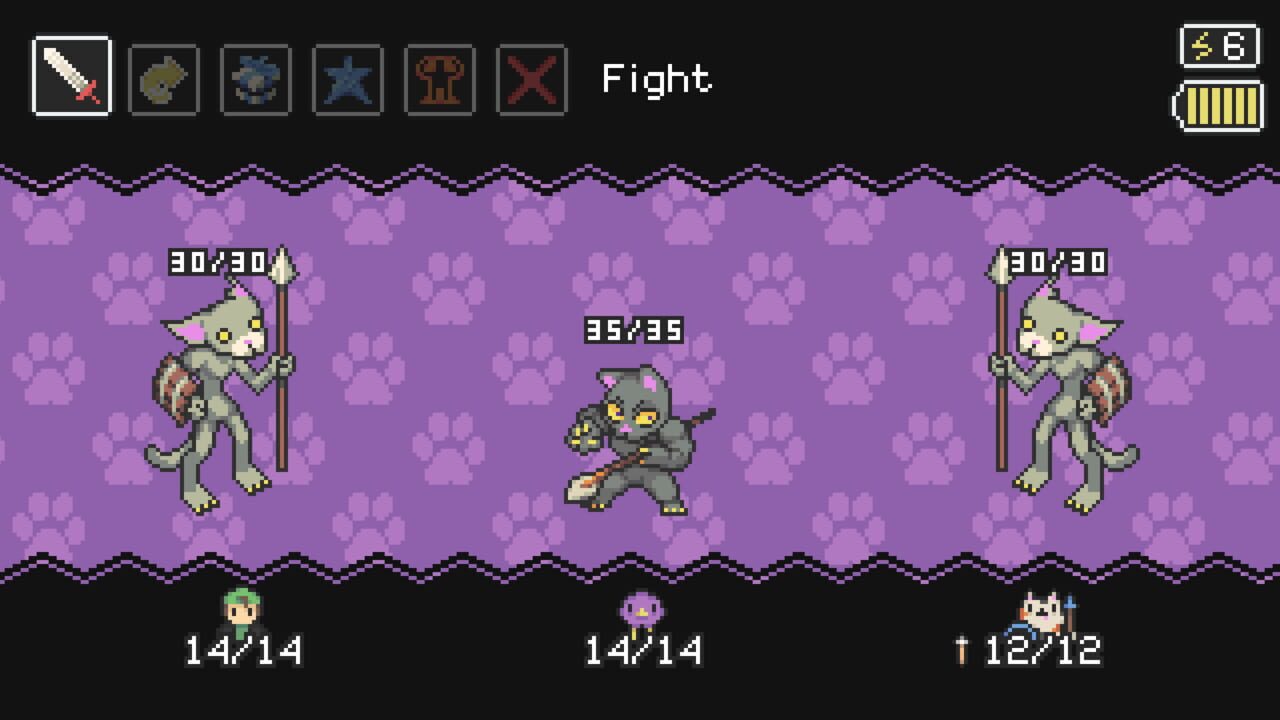Screen dimensions: 1280x720
Task: Select the brown trophy action icon
Action: [439, 81]
